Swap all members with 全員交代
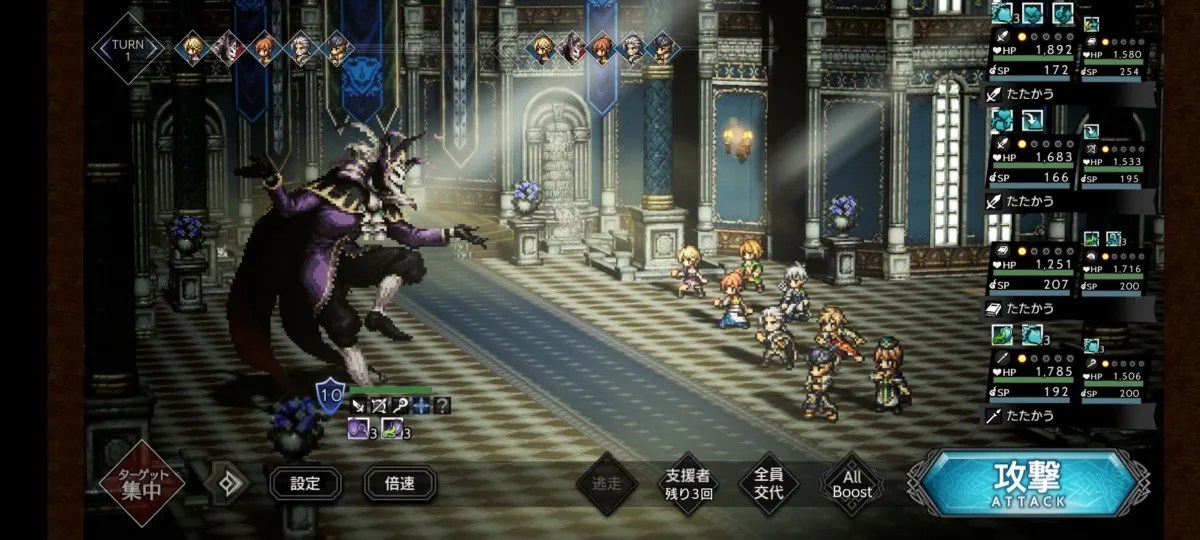 769,484
